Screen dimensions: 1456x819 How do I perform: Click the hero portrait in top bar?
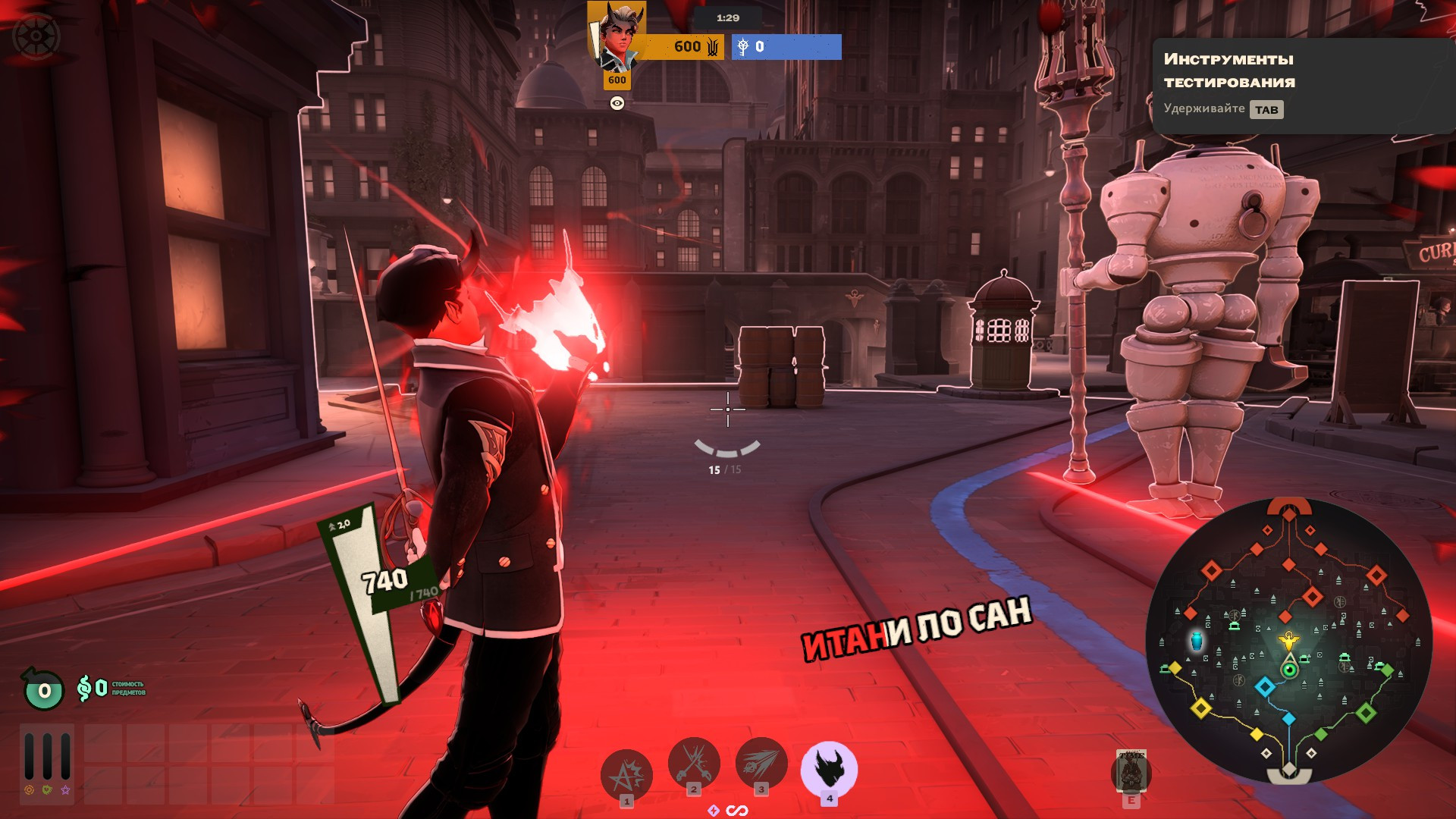click(x=619, y=36)
